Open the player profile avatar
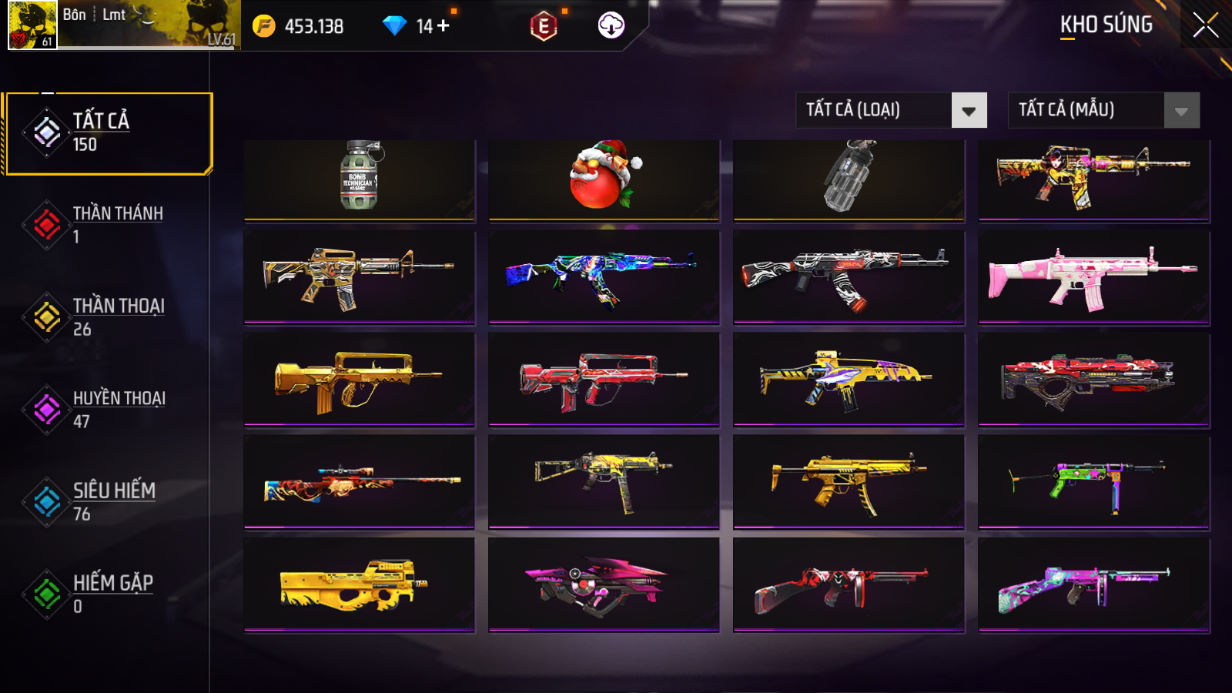 click(32, 25)
